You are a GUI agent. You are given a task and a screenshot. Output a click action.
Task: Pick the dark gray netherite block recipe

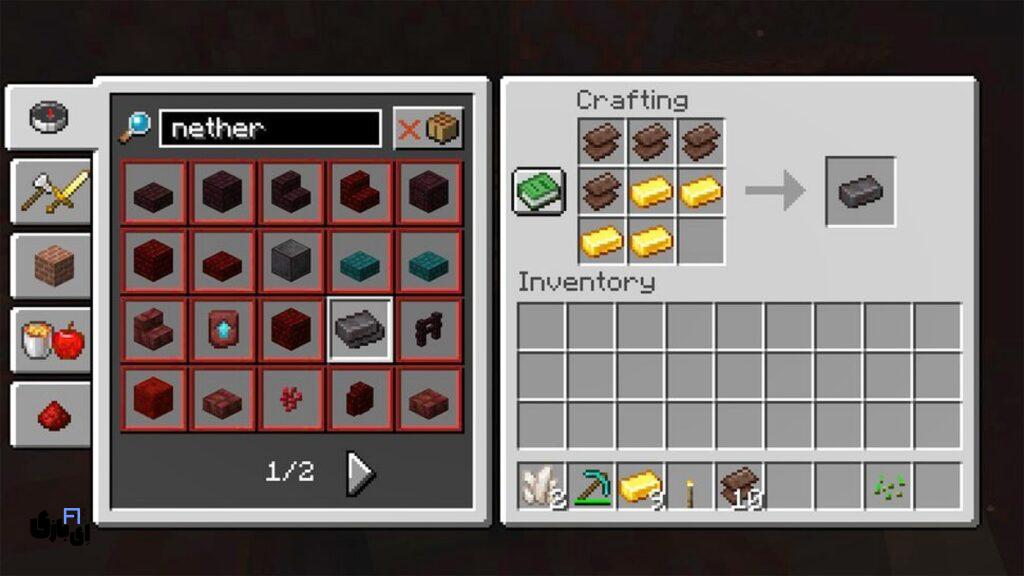click(x=291, y=260)
